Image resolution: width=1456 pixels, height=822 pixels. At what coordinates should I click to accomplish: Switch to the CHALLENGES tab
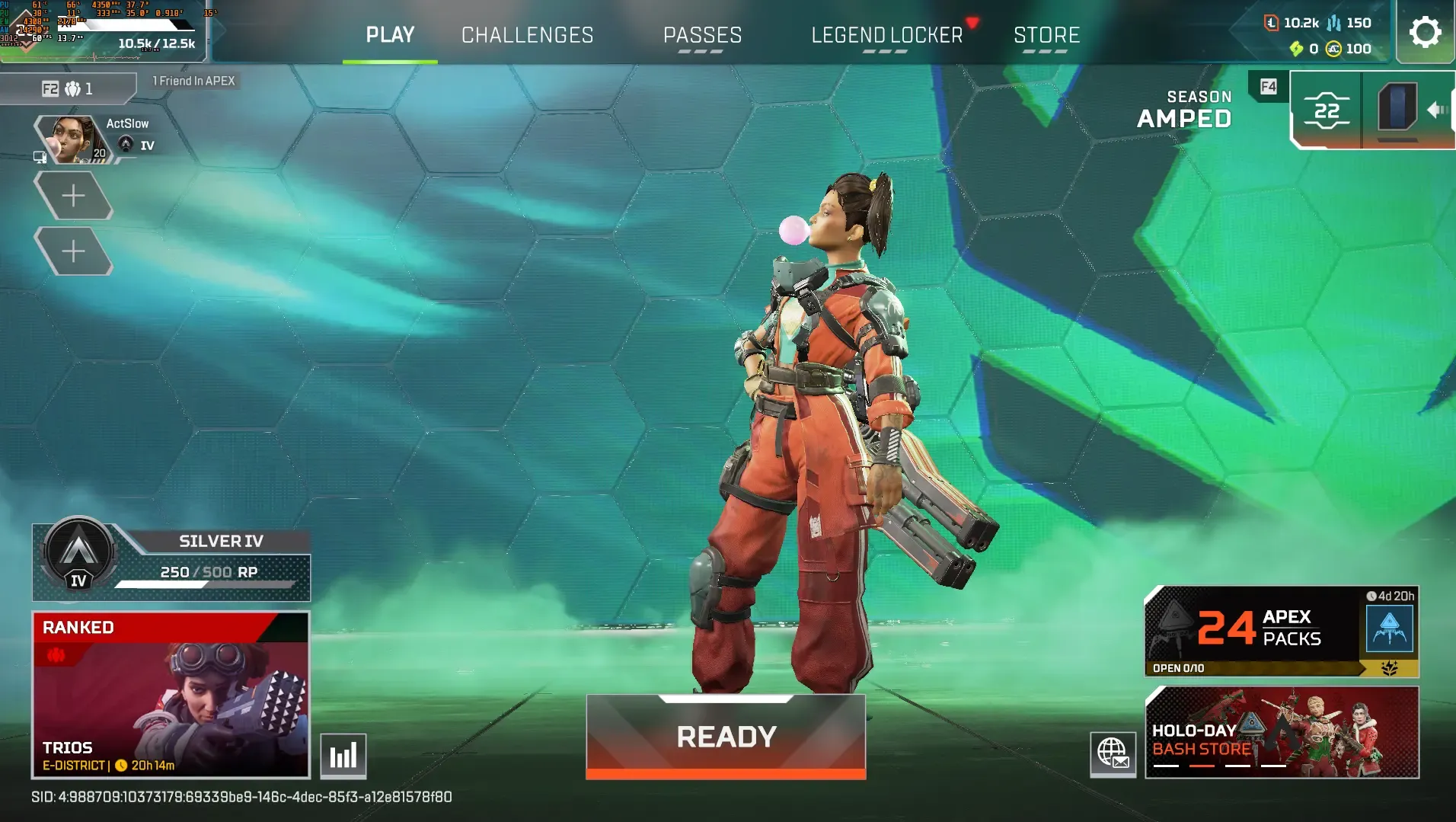527,34
